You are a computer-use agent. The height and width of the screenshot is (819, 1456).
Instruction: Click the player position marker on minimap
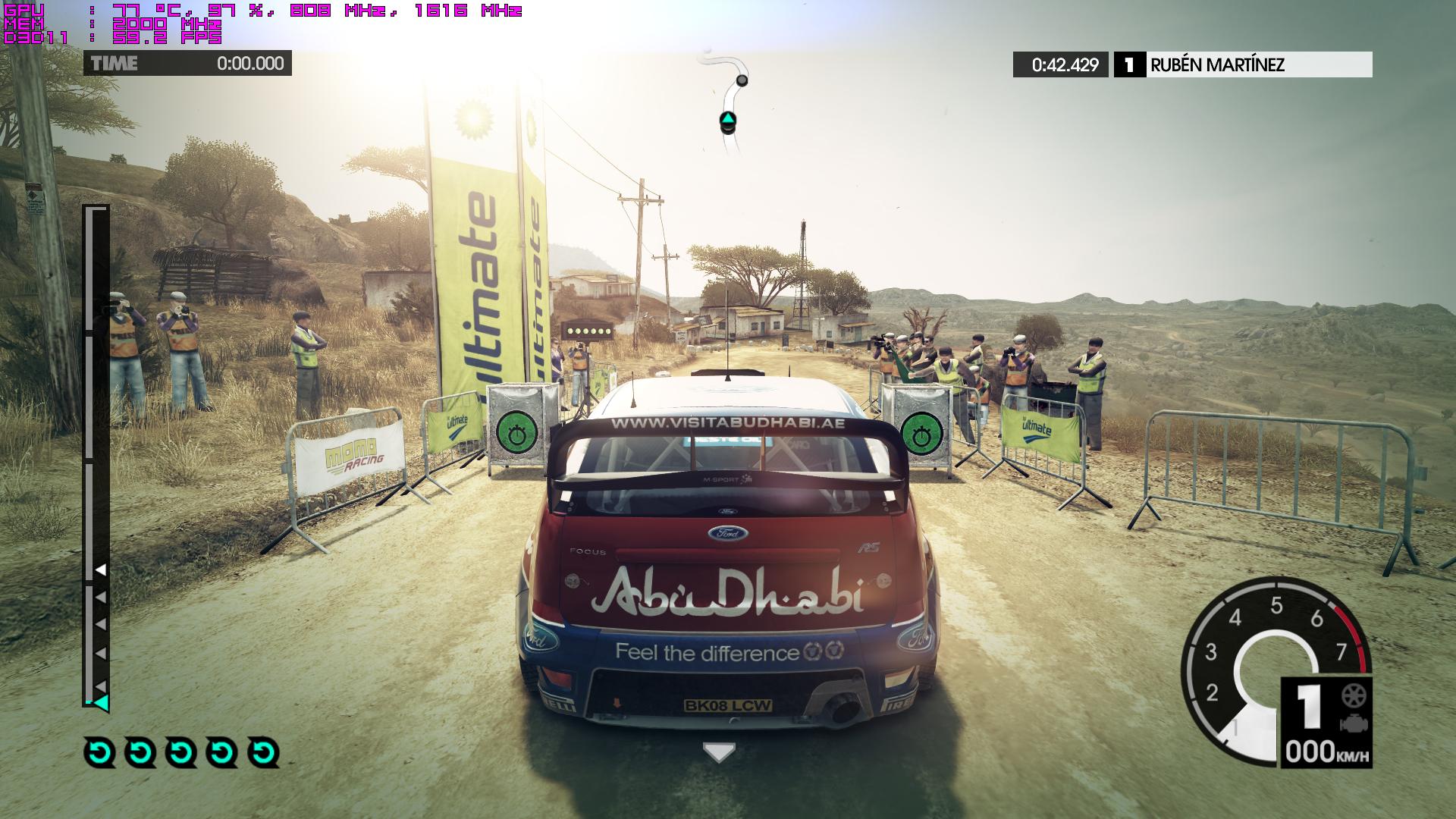pos(727,120)
